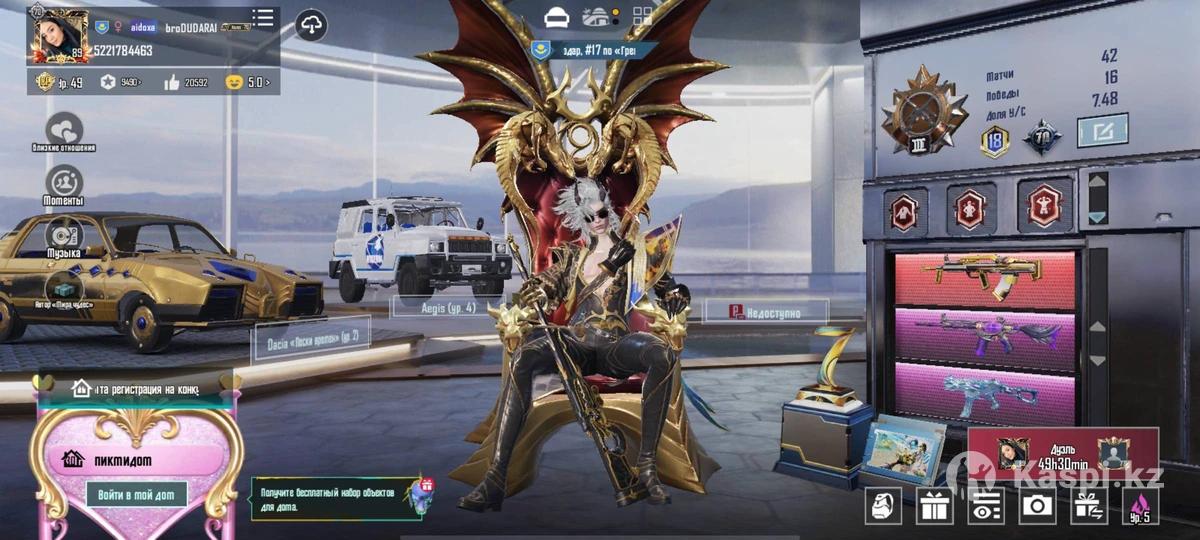Open the gift exchange arrows icon
The height and width of the screenshot is (540, 1200).
(1088, 506)
